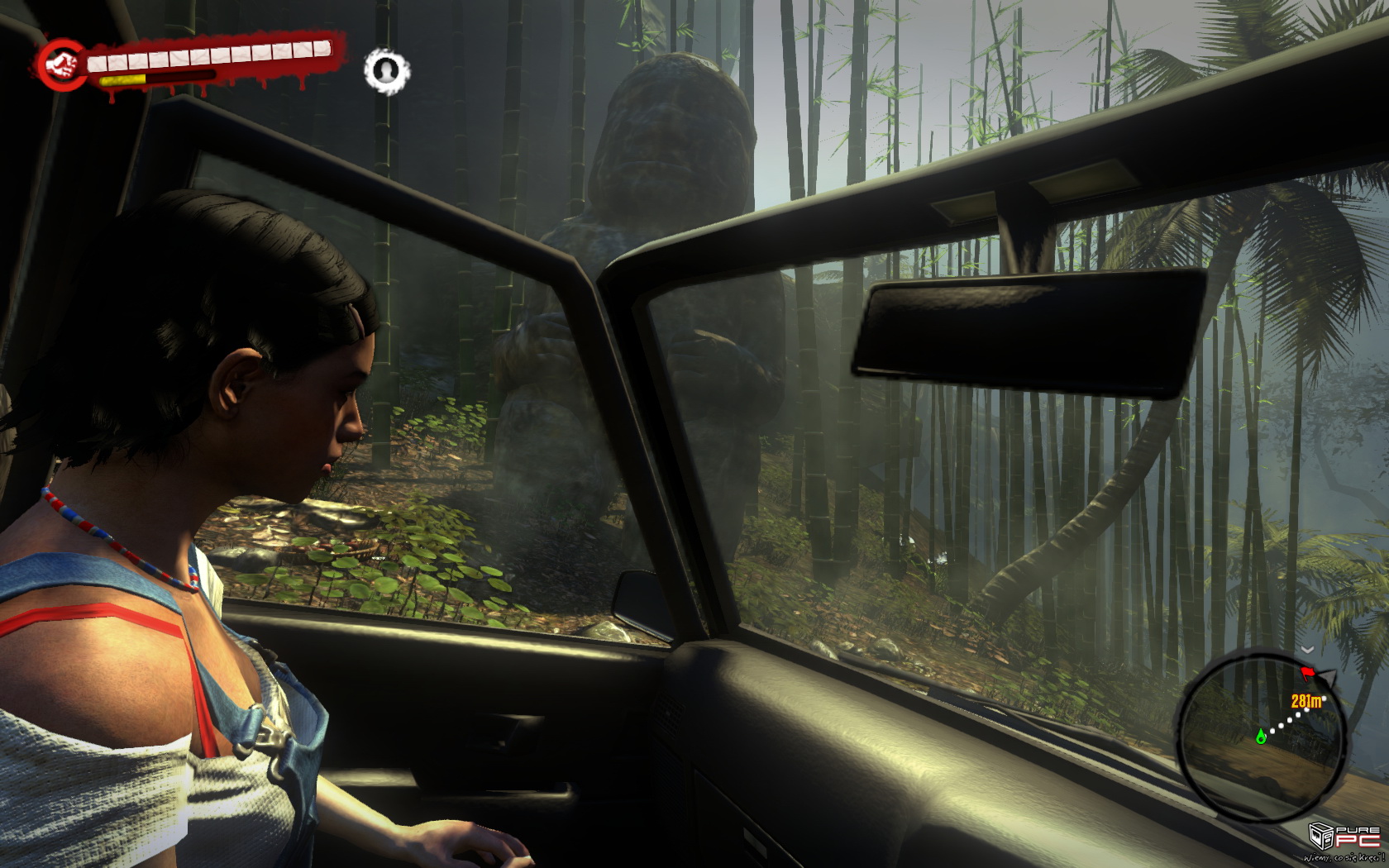Click the red fist rage icon

[x=60, y=63]
